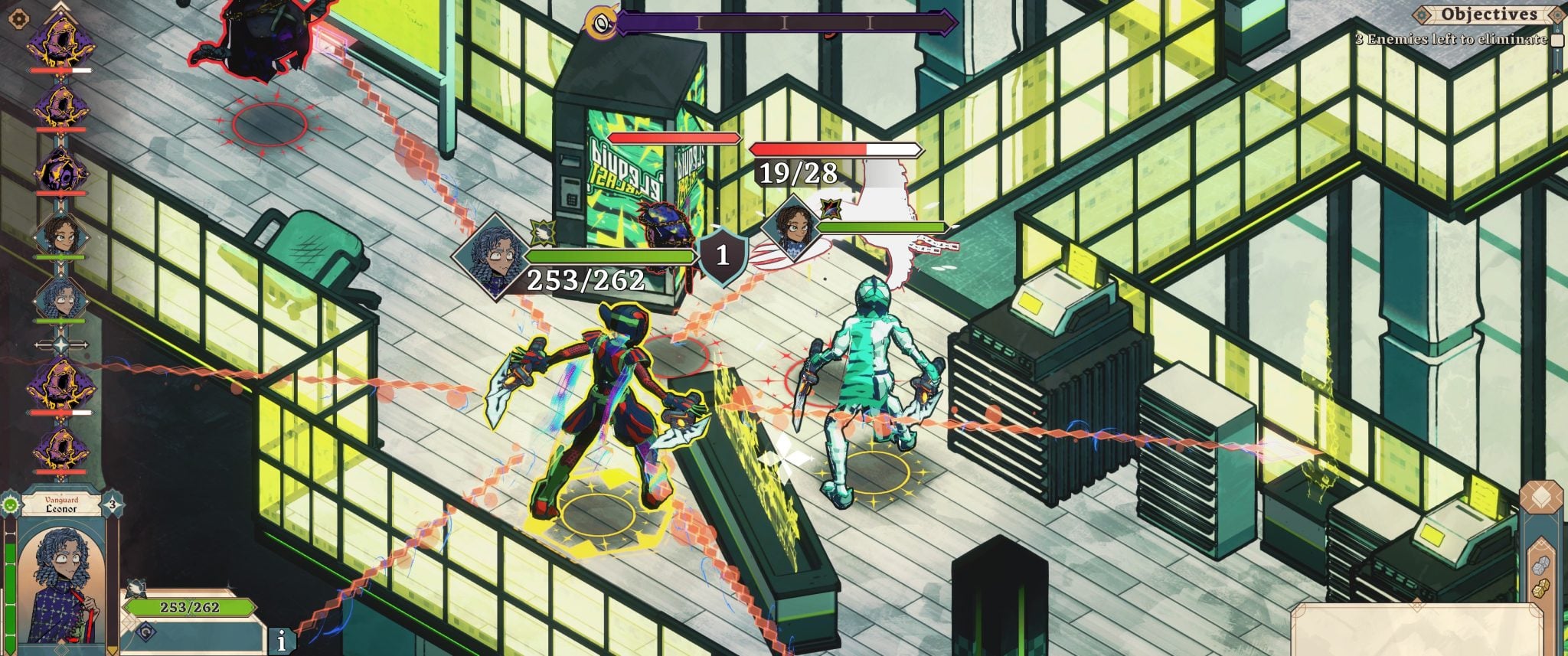
Task: Click the purple skull-masked enemy in turn order
Action: (60, 171)
